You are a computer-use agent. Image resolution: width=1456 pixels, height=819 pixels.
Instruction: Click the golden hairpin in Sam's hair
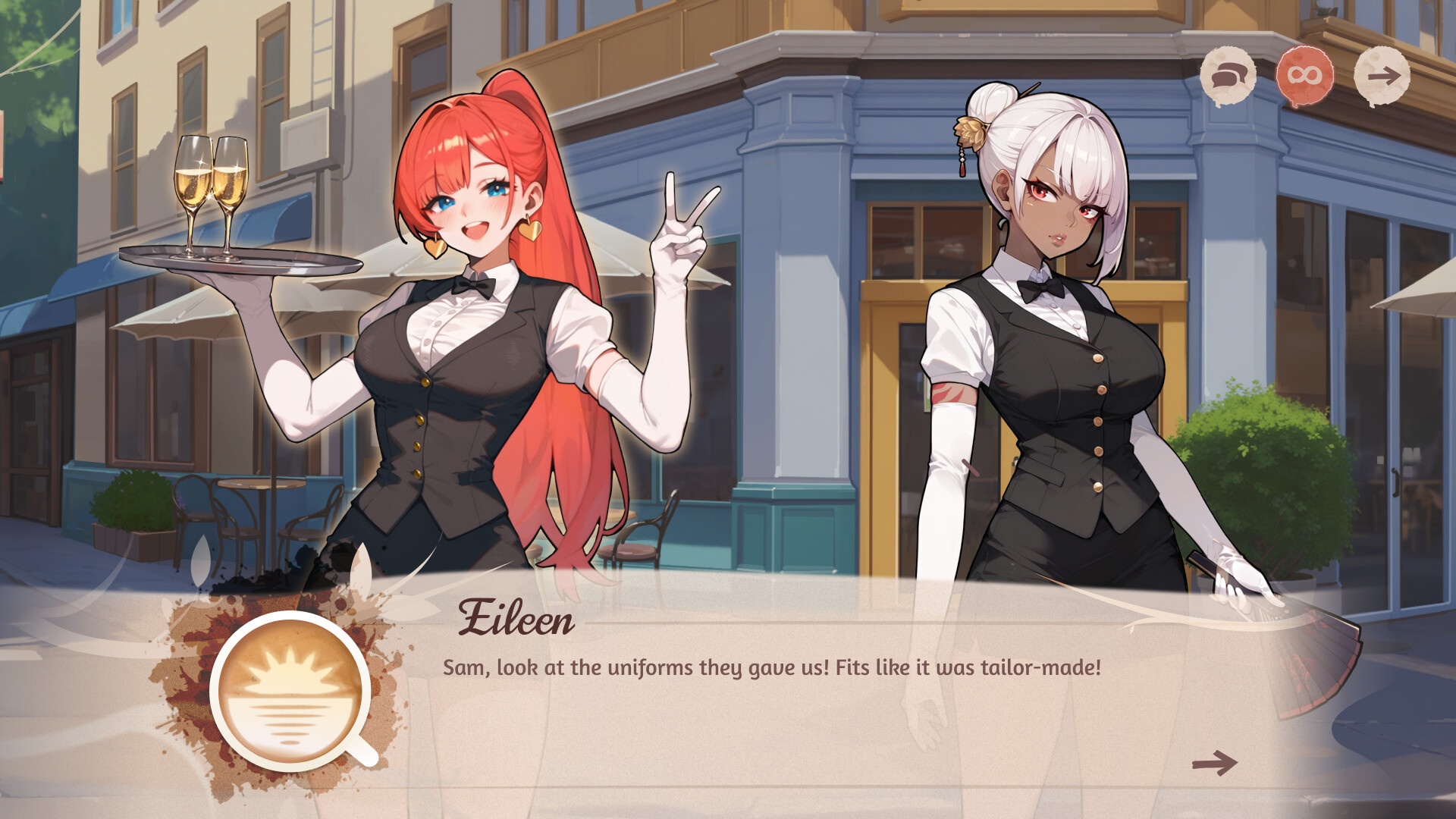click(971, 133)
